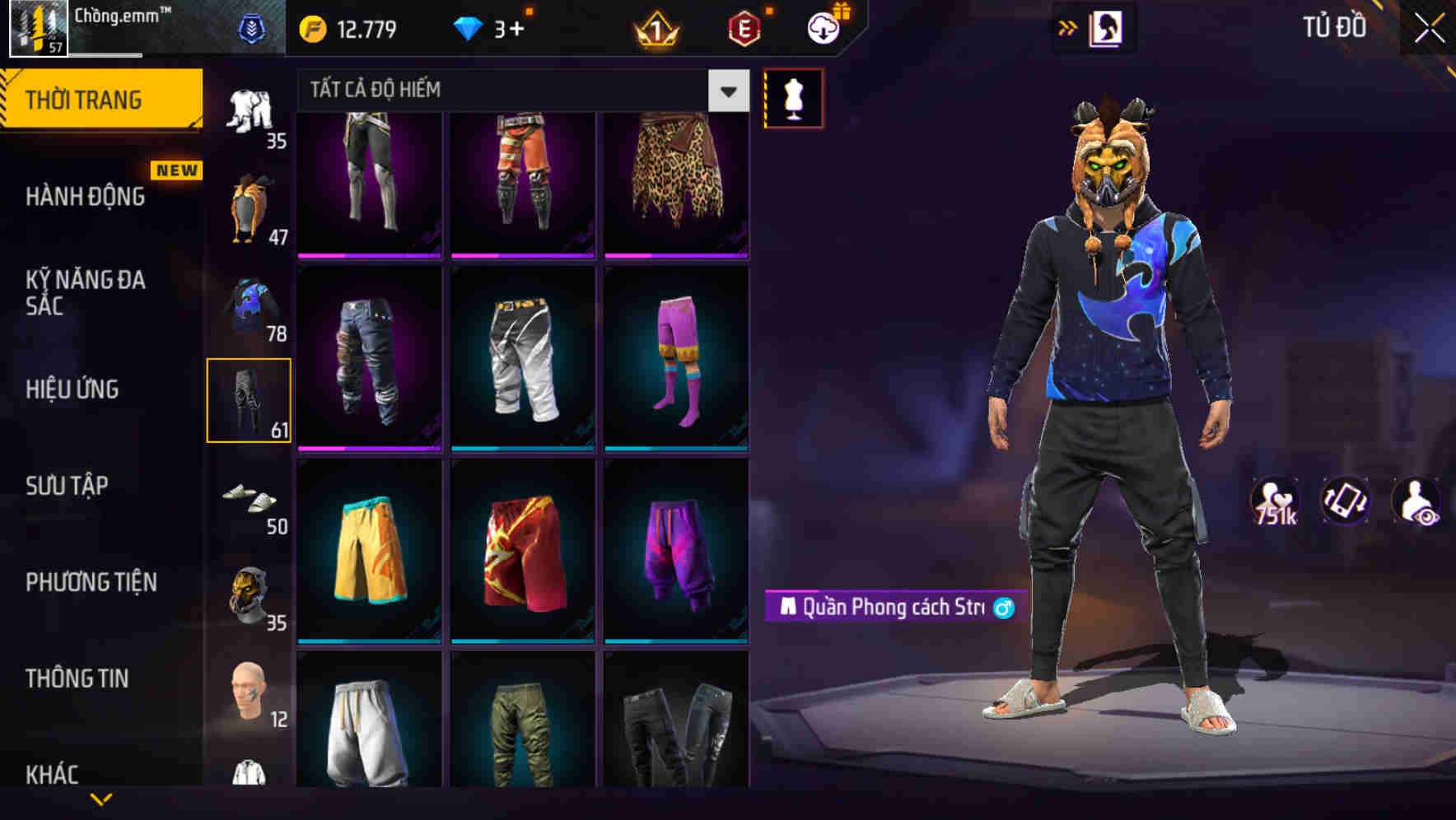Image resolution: width=1456 pixels, height=820 pixels.
Task: Open the SƯU TẬP category tab
Action: [x=68, y=487]
